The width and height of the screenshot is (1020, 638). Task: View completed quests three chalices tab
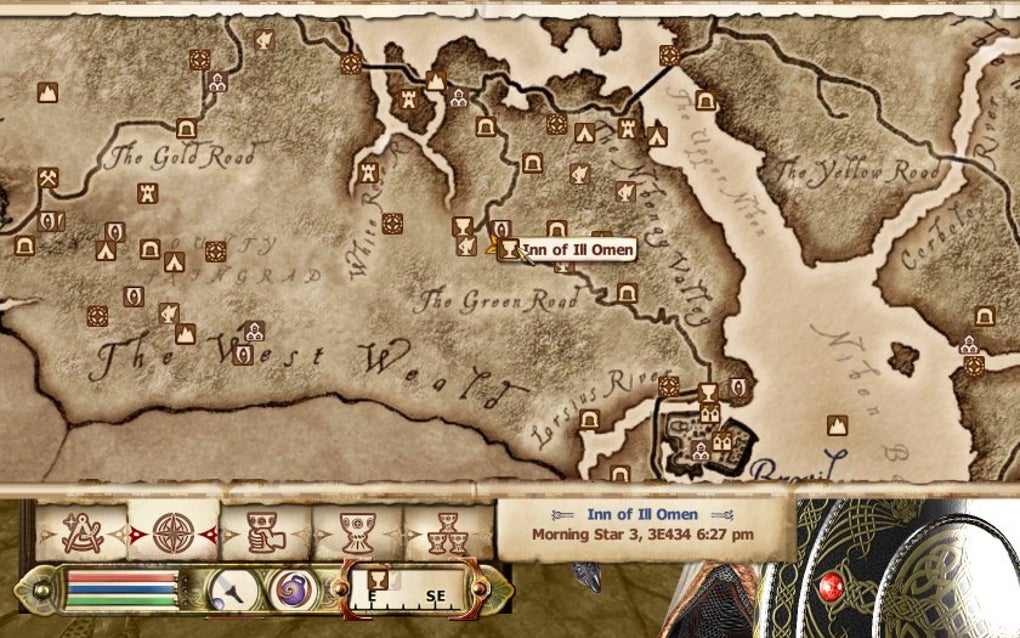point(449,531)
